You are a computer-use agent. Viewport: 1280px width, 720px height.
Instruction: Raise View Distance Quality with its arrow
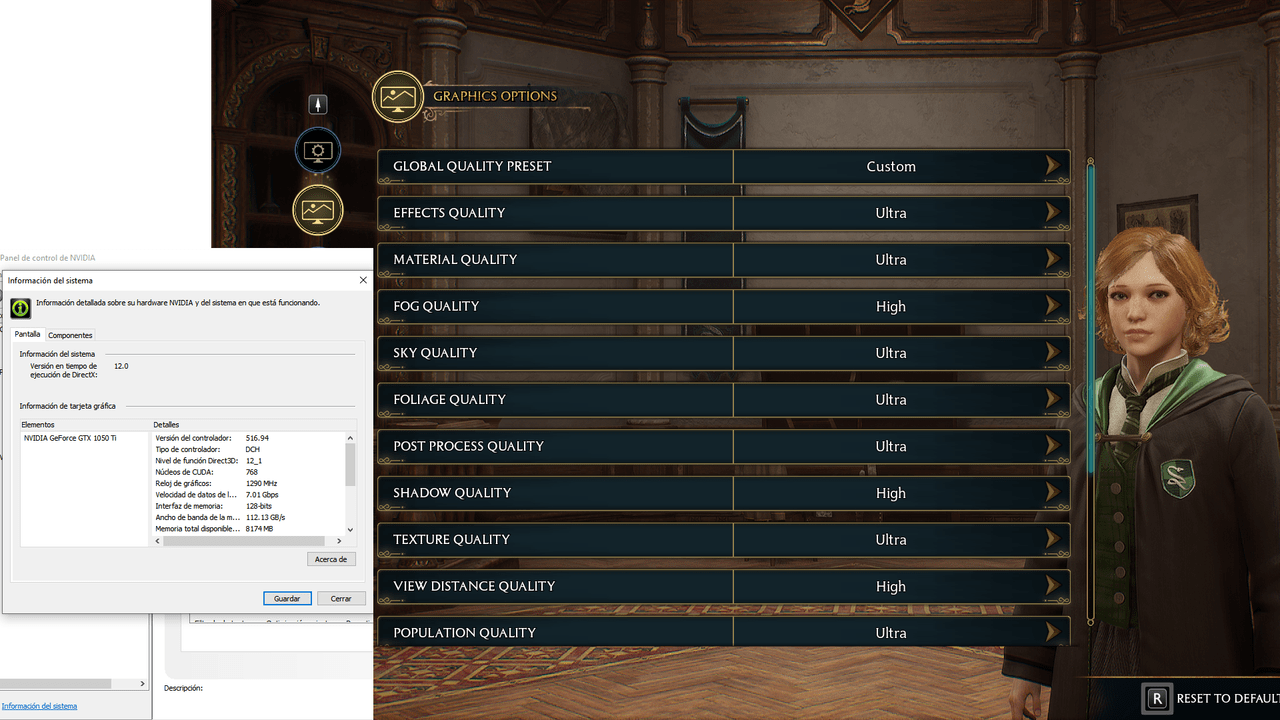tap(1053, 586)
